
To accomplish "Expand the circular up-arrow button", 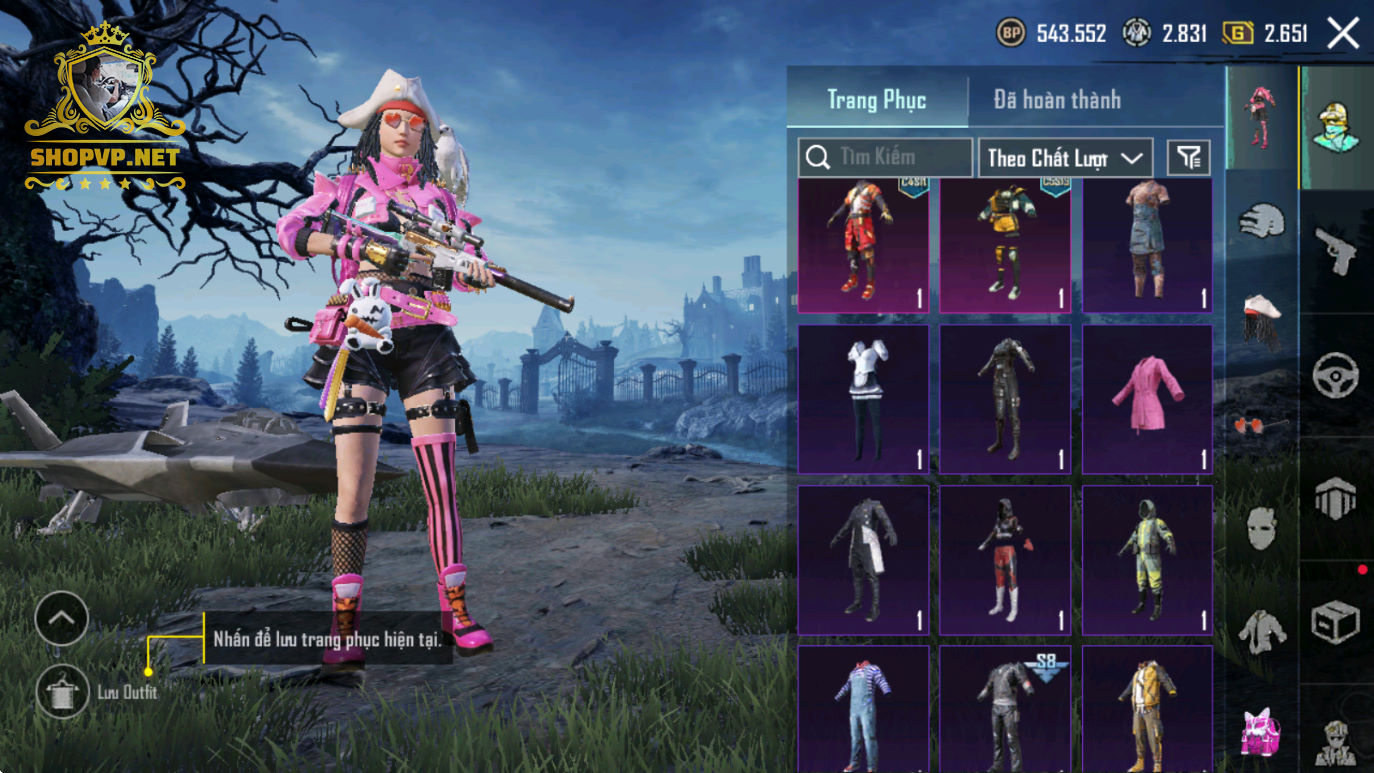I will [x=62, y=618].
